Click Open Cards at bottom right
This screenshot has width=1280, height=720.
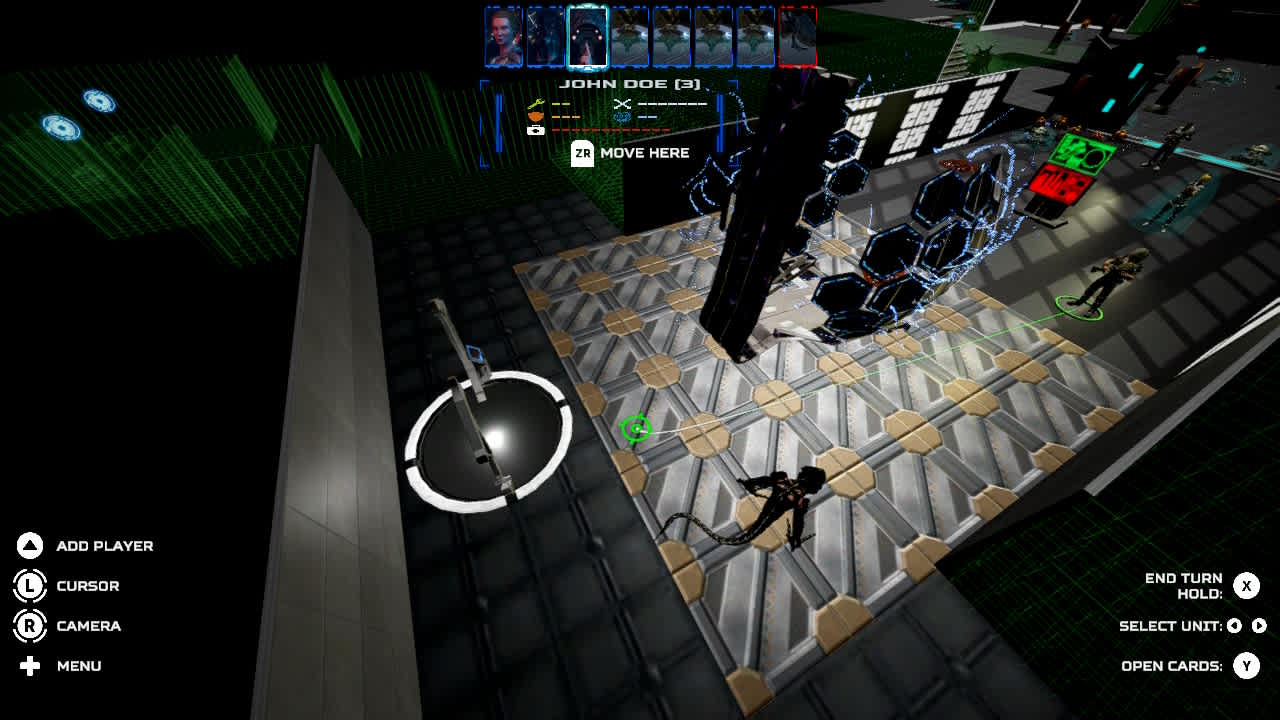click(1247, 665)
